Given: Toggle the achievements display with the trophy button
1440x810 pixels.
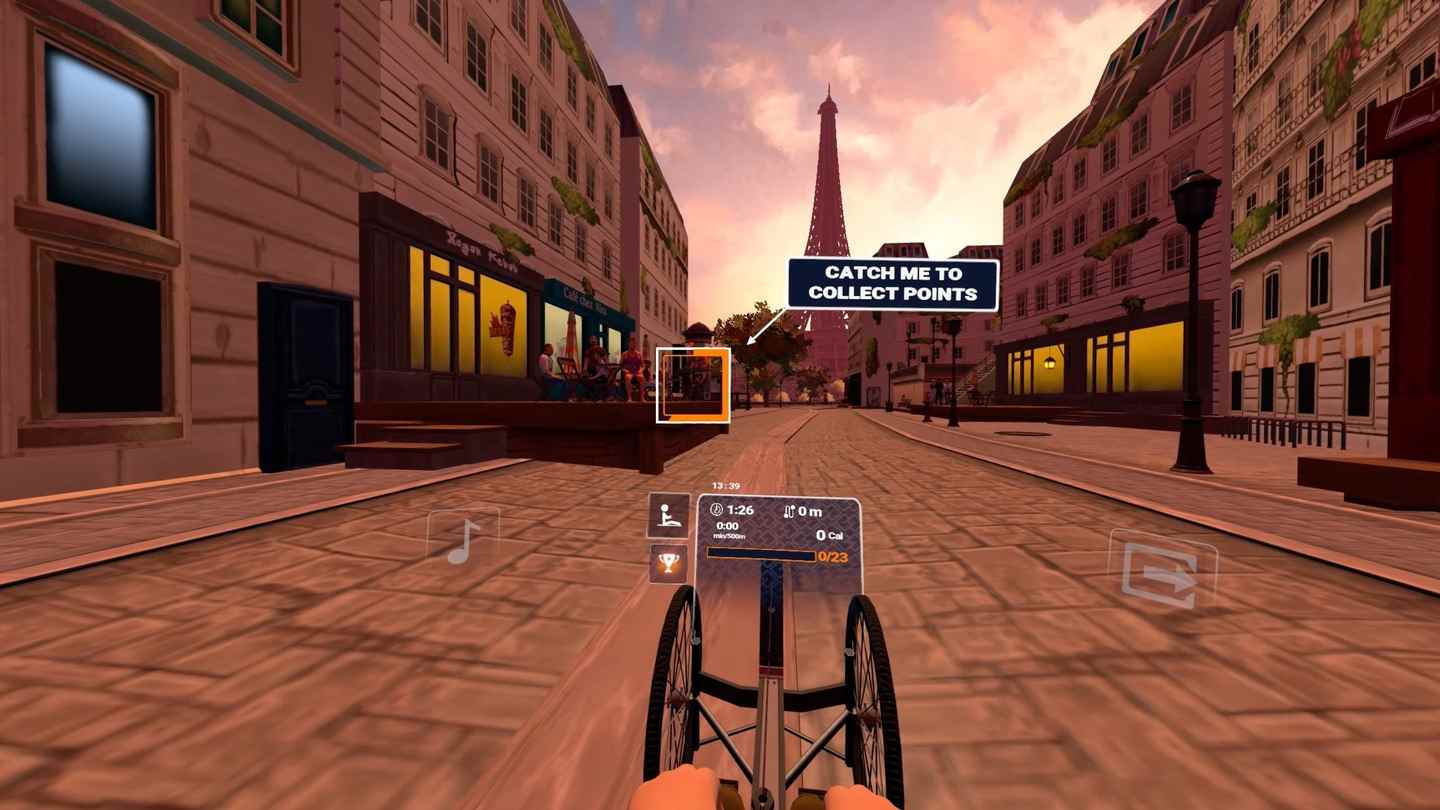Looking at the screenshot, I should (668, 563).
